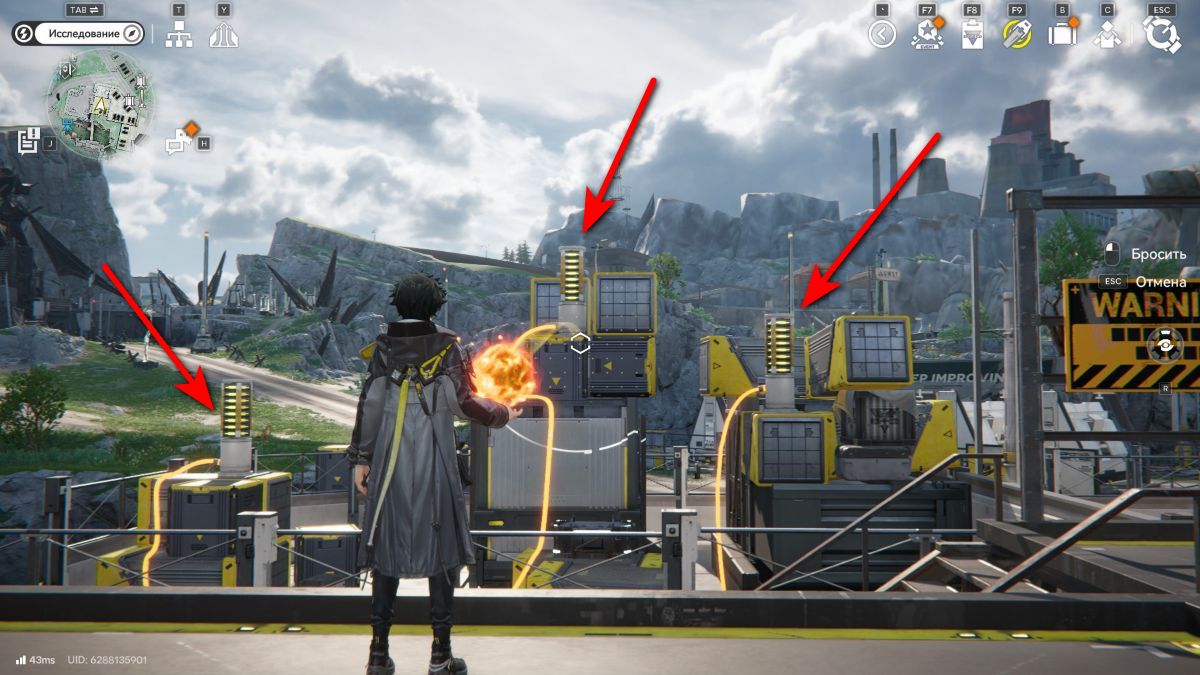This screenshot has width=1200, height=675.
Task: Open the hierarchy tree icon
Action: [x=179, y=36]
